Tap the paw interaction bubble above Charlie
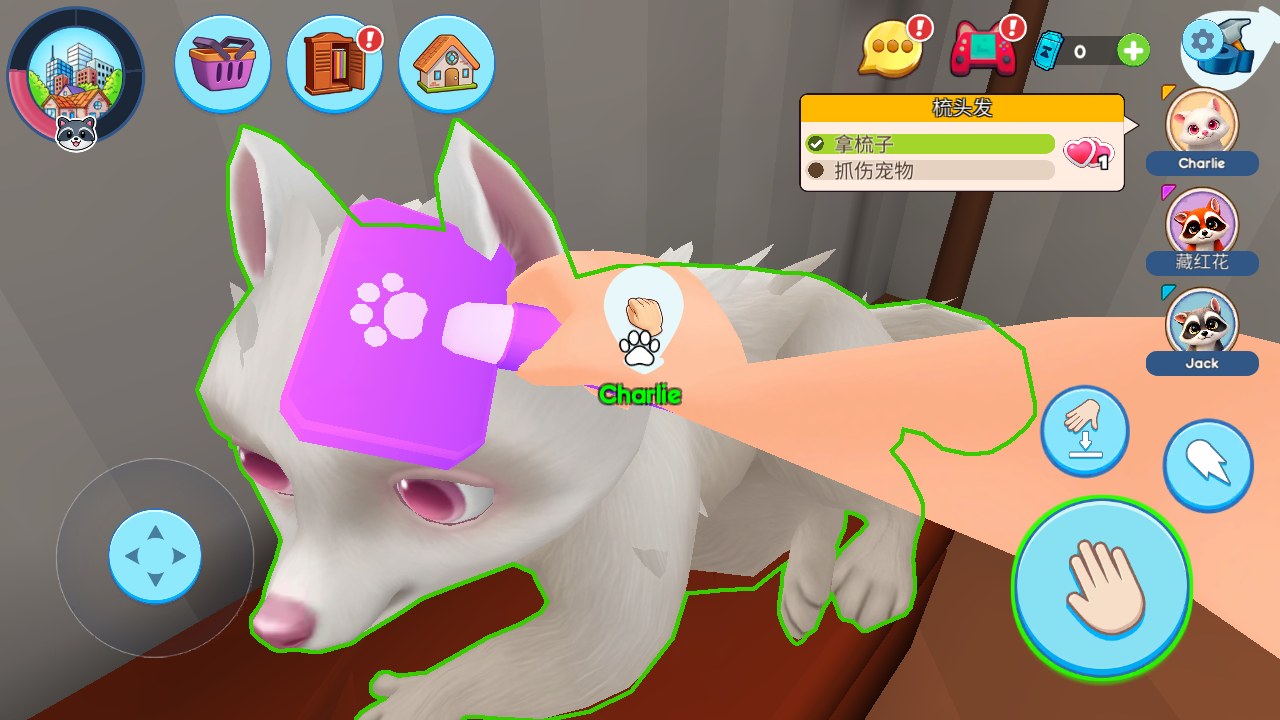 click(x=642, y=325)
